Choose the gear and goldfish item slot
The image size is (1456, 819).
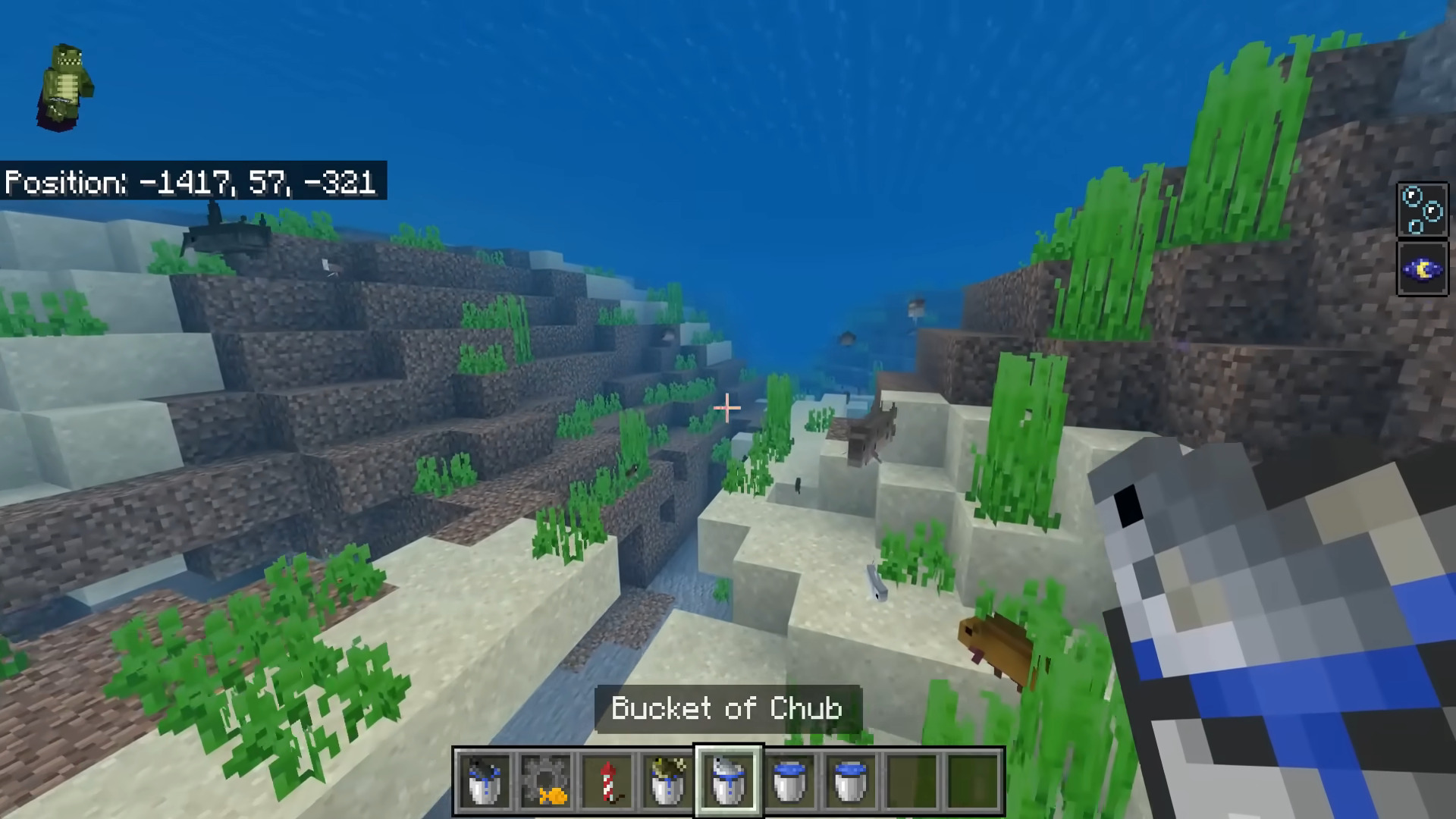pyautogui.click(x=546, y=781)
